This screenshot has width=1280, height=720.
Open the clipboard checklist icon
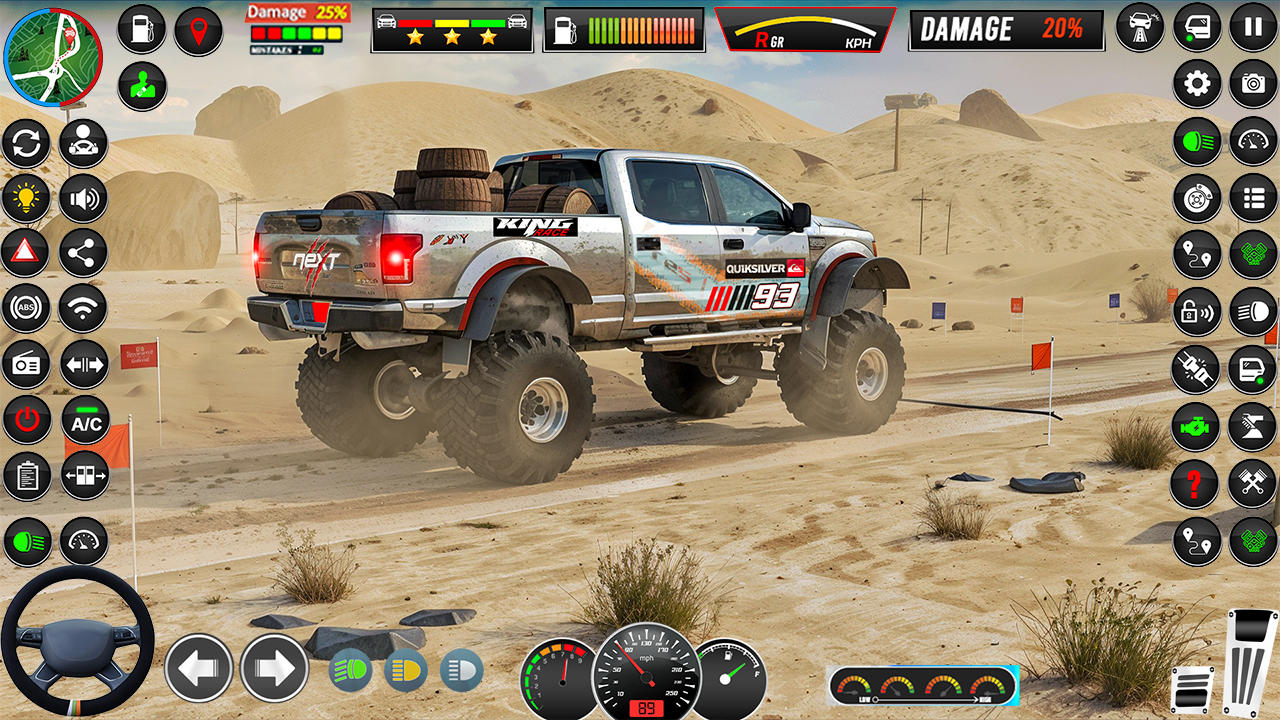pos(26,477)
